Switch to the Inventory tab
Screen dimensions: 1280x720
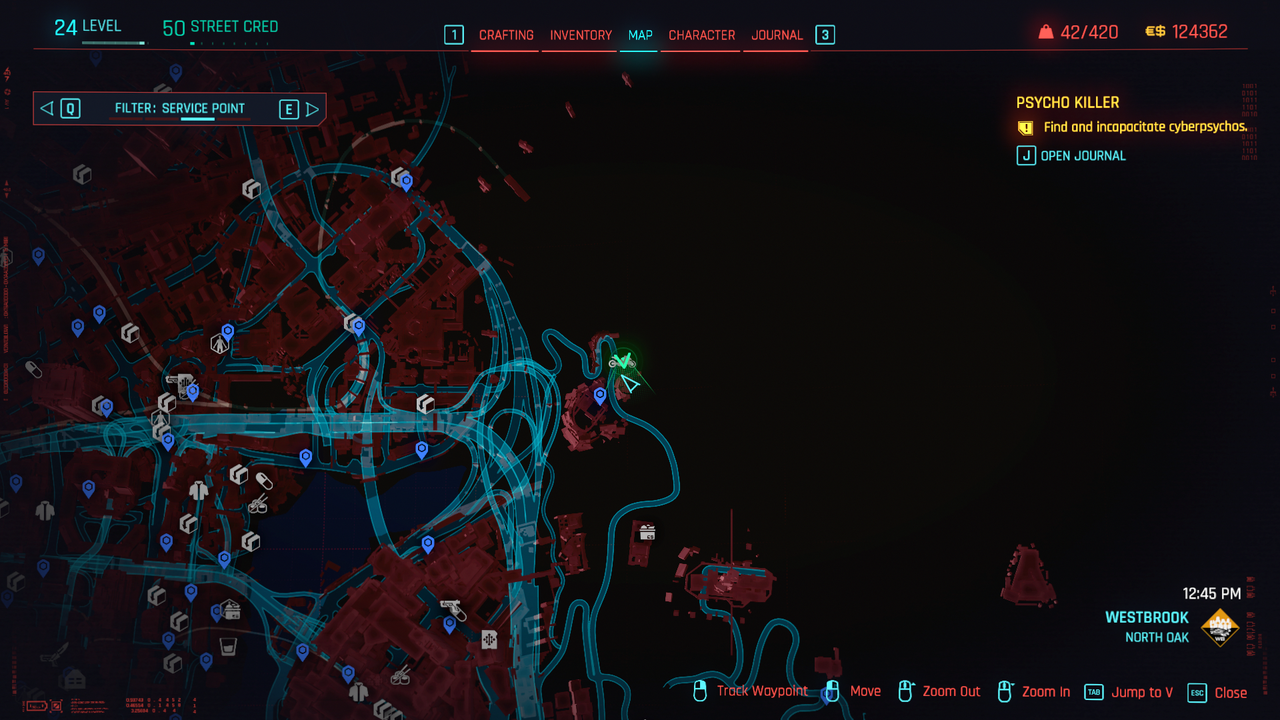click(x=581, y=35)
